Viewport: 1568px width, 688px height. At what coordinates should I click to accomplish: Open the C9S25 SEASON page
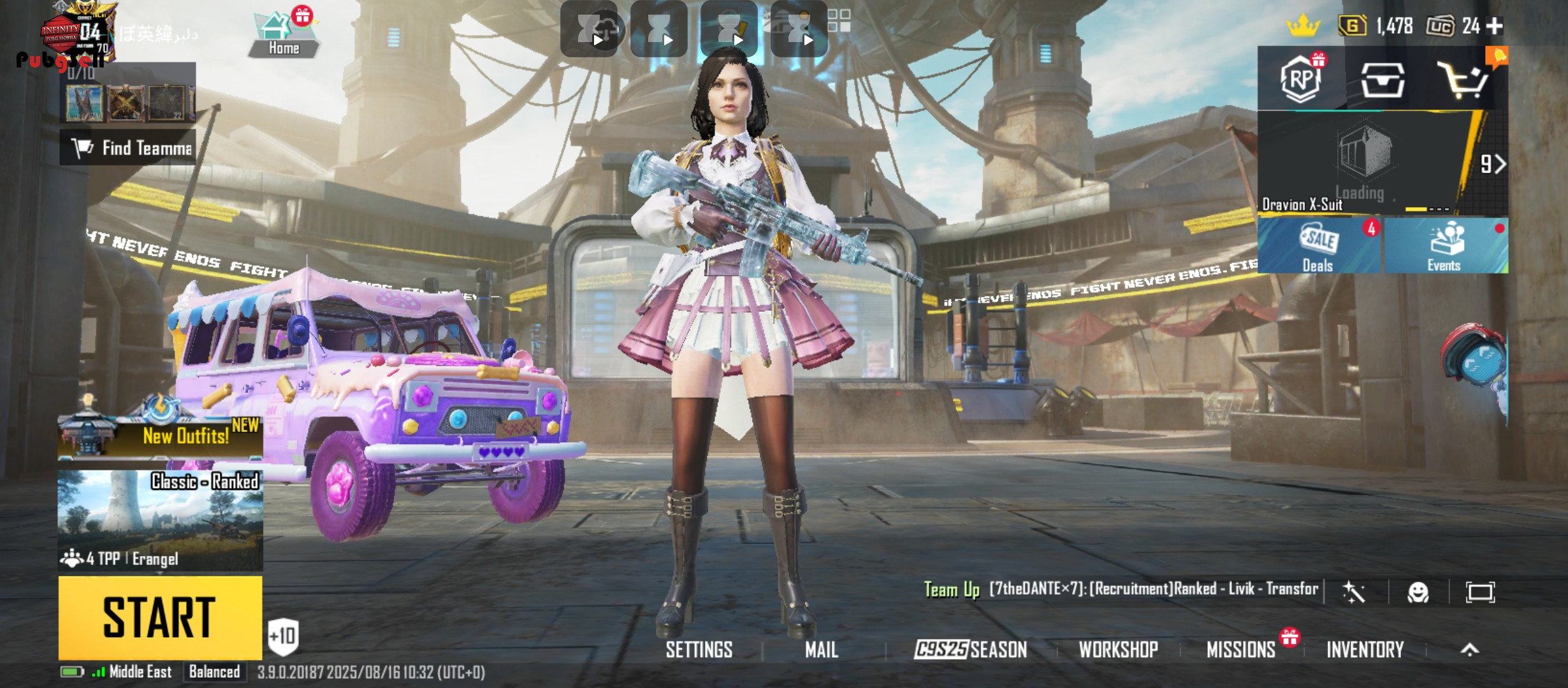coord(970,650)
